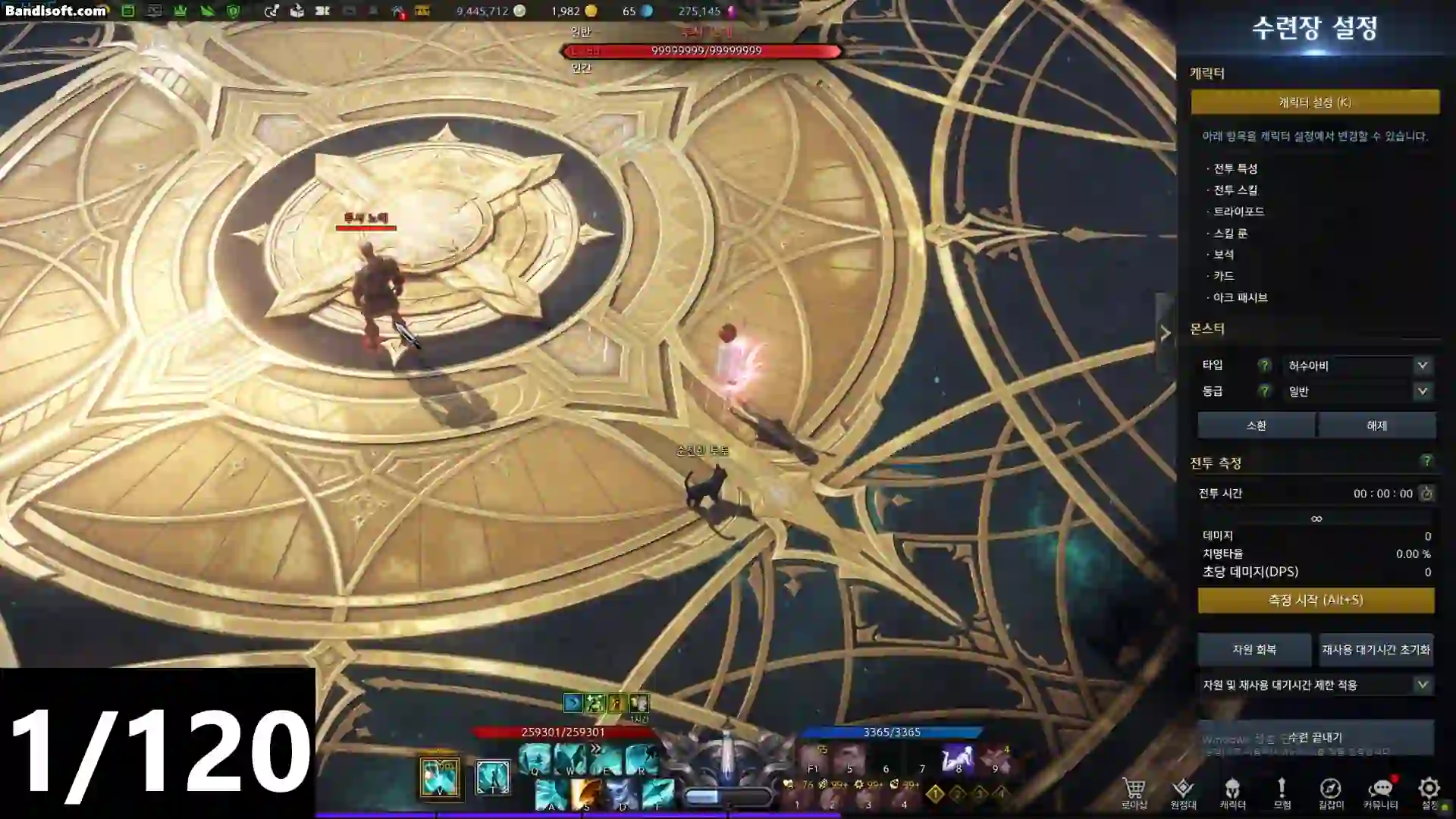Click the combat time stopwatch icon
The height and width of the screenshot is (819, 1456).
pyautogui.click(x=1426, y=494)
